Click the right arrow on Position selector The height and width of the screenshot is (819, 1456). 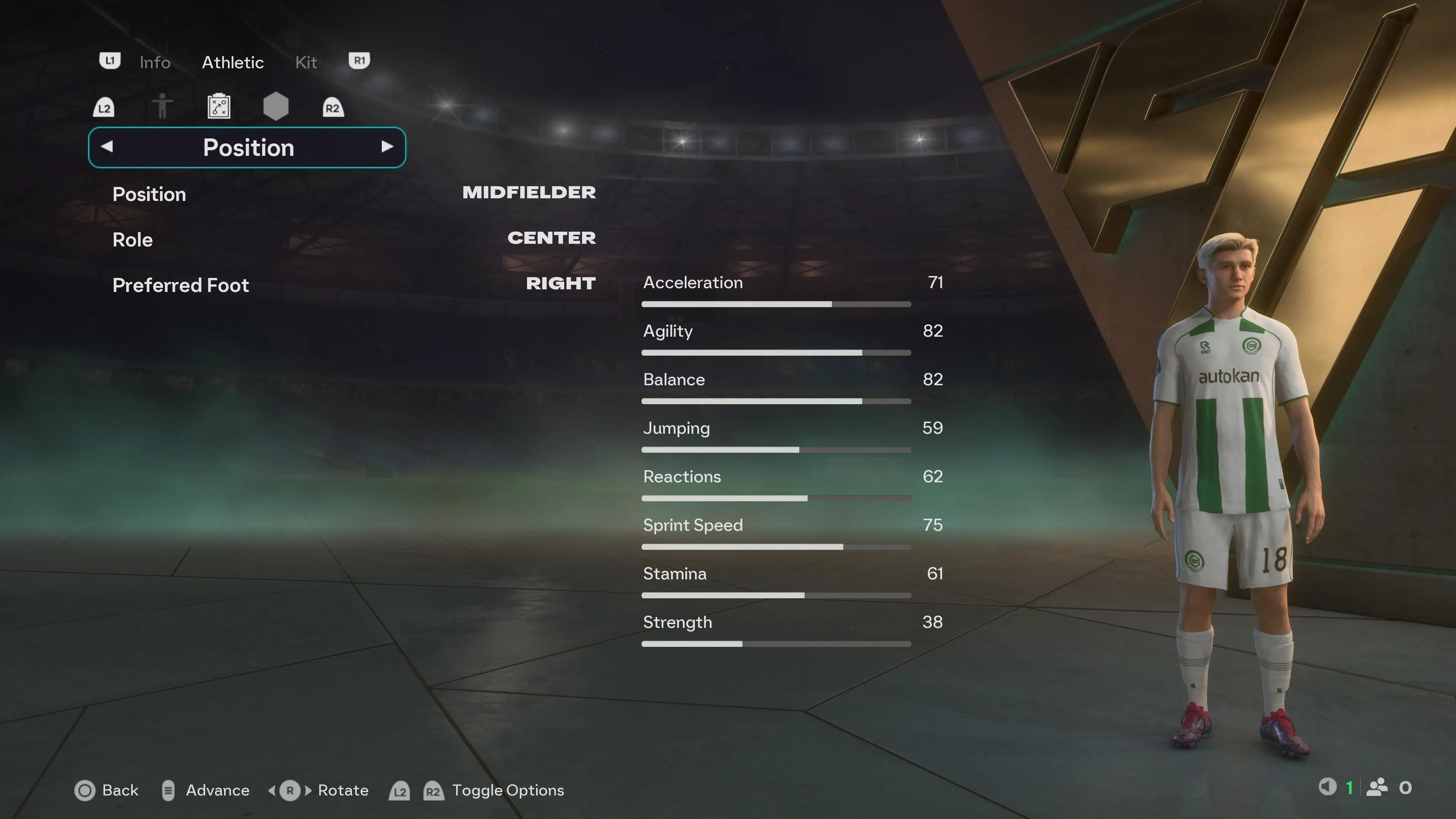388,147
